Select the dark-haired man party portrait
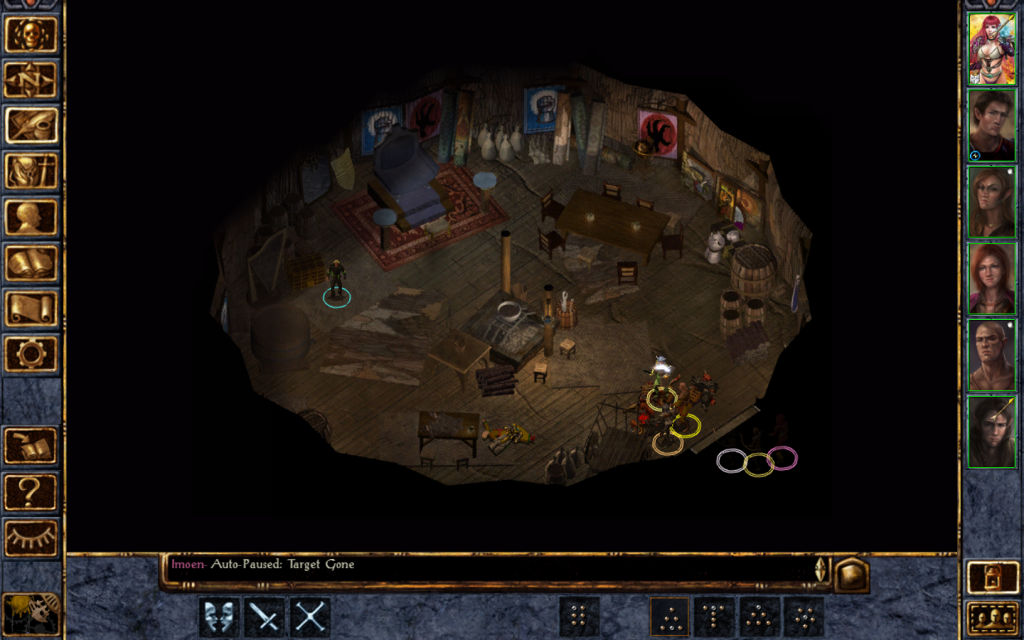Screen dimensions: 1024x640 click(x=991, y=125)
